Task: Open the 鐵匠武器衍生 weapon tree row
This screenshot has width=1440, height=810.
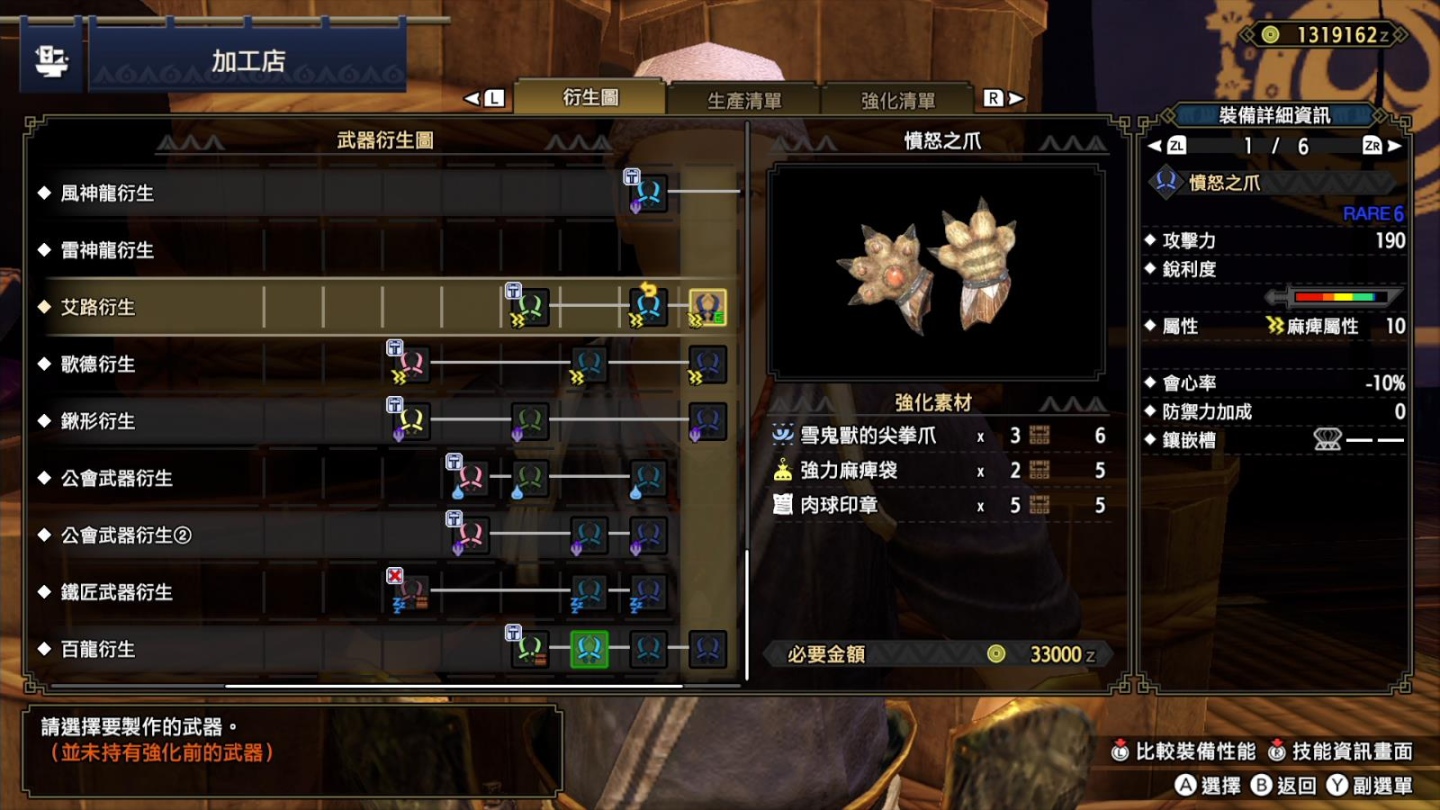Action: [x=117, y=592]
